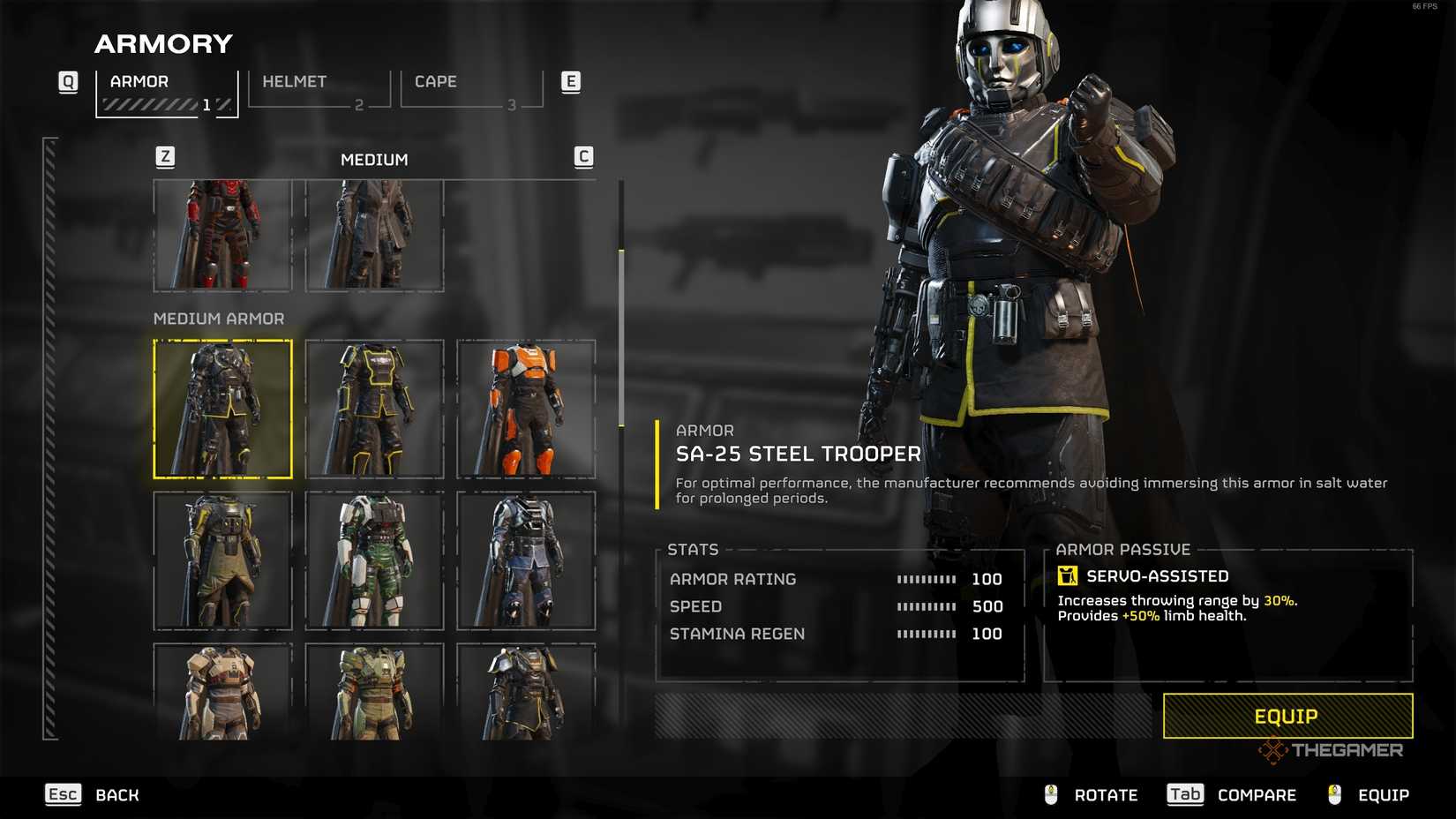Screen dimensions: 1456x819
Task: Click the E keybind icon beside Cape tab
Action: pos(572,81)
